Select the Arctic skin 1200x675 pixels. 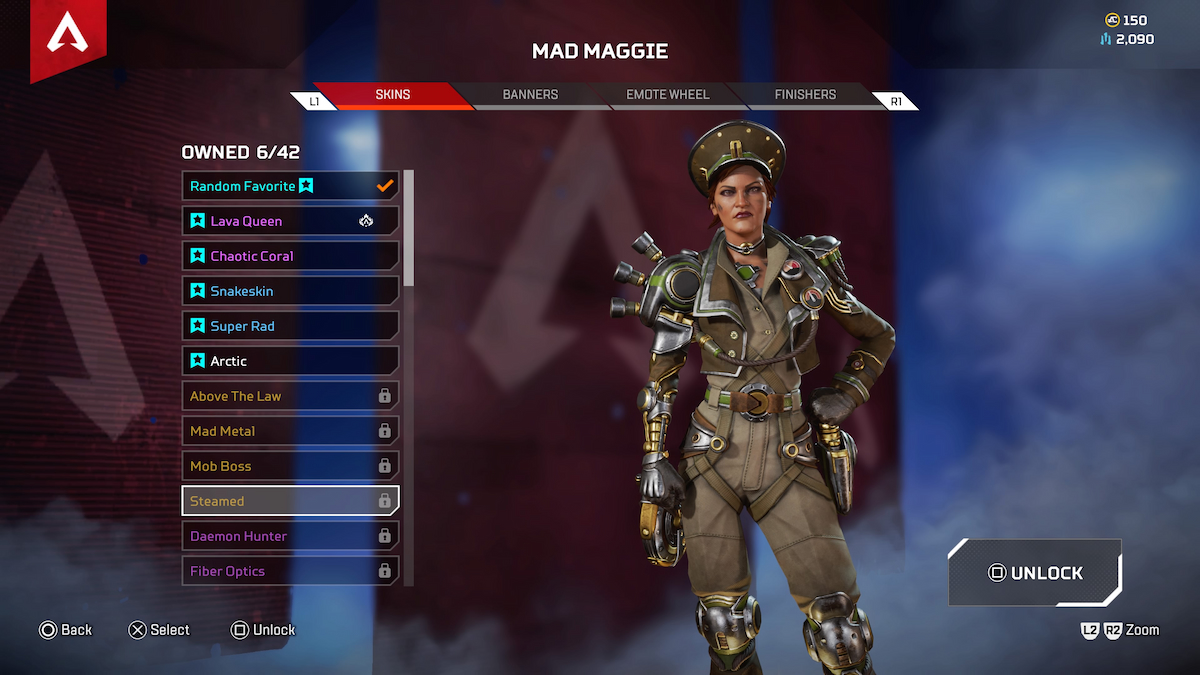click(x=290, y=361)
